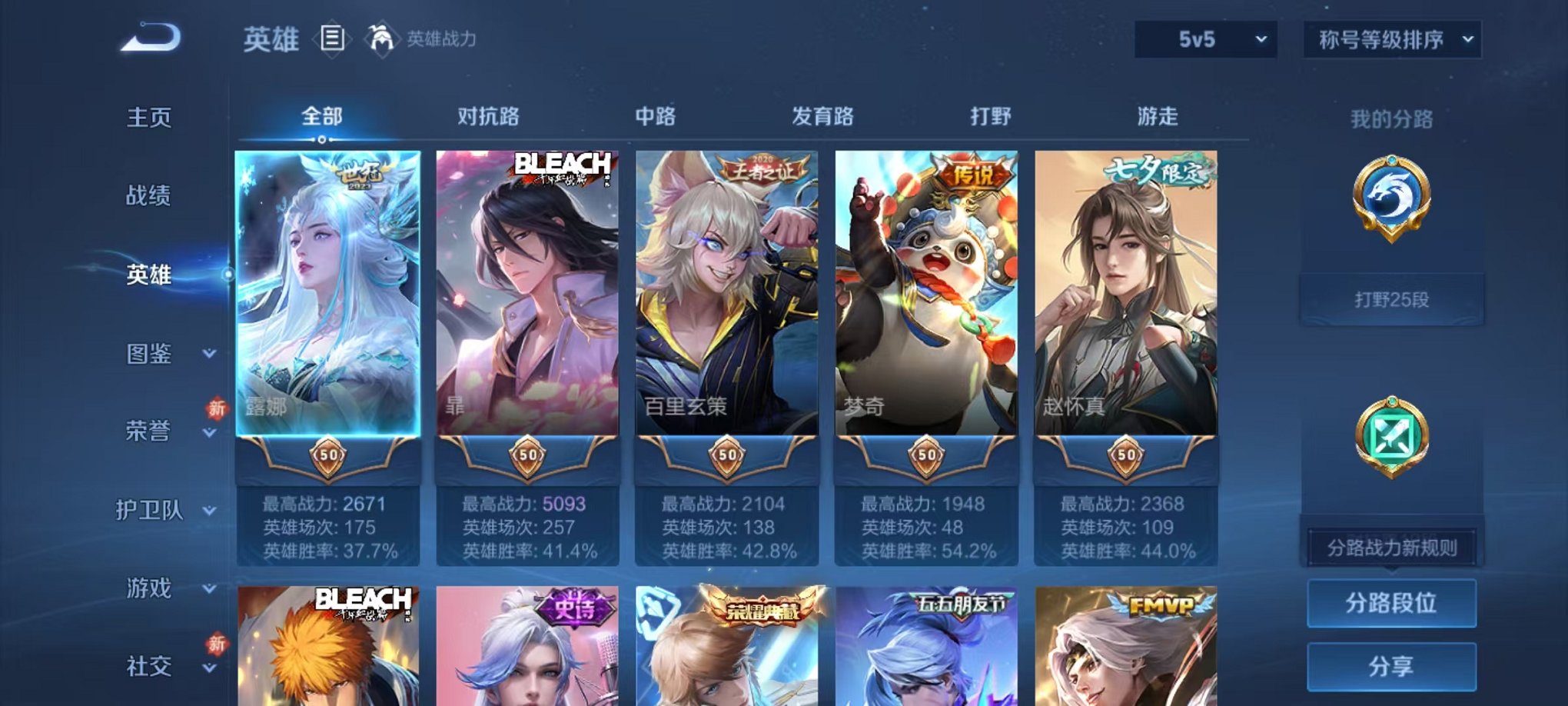
Task: Switch to the 中路 hero tab
Action: tap(654, 115)
